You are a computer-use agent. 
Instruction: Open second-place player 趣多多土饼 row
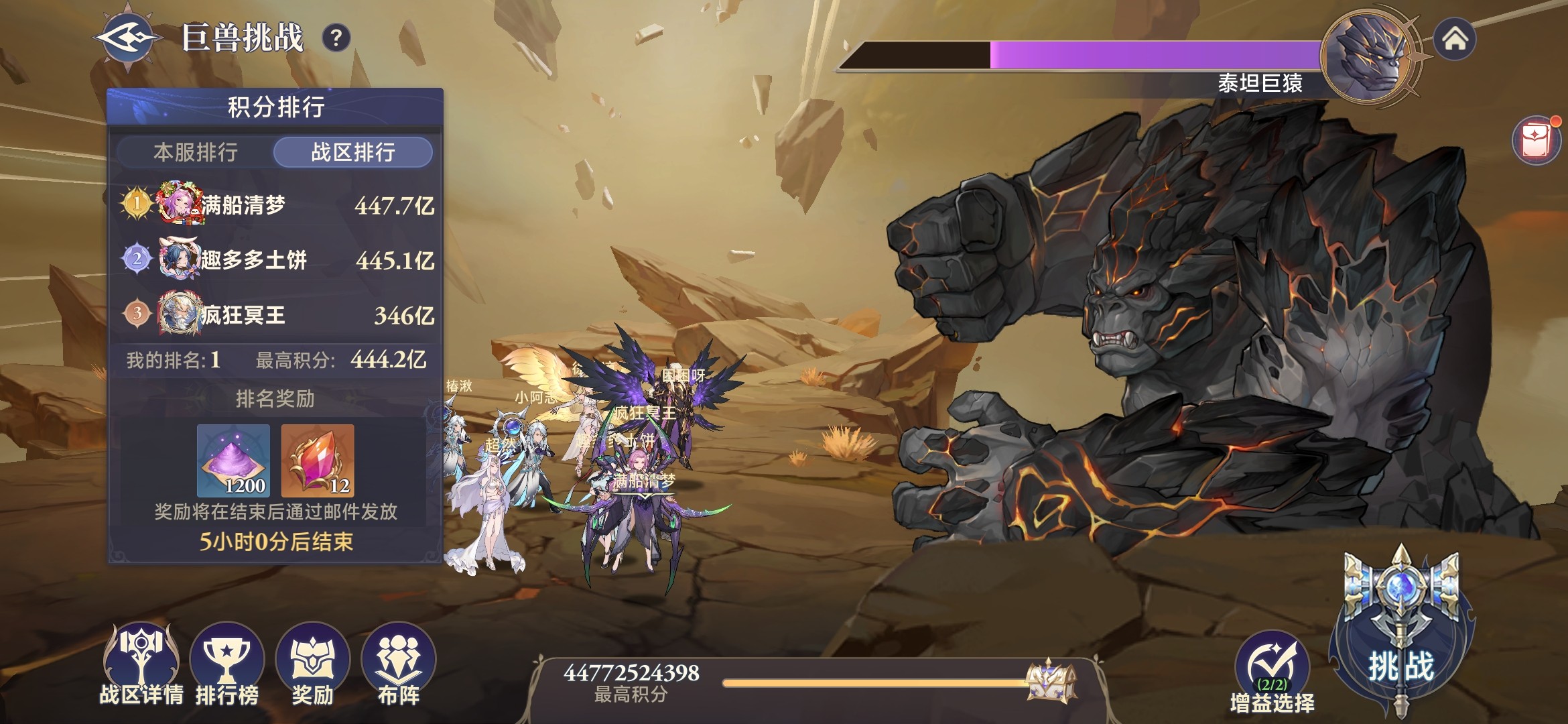pos(276,259)
